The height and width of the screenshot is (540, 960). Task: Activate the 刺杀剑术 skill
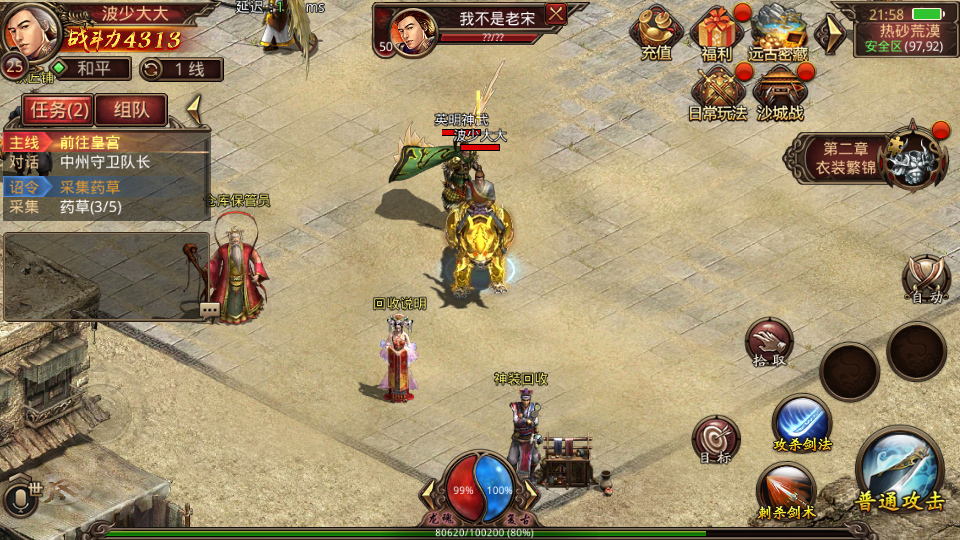coord(786,492)
